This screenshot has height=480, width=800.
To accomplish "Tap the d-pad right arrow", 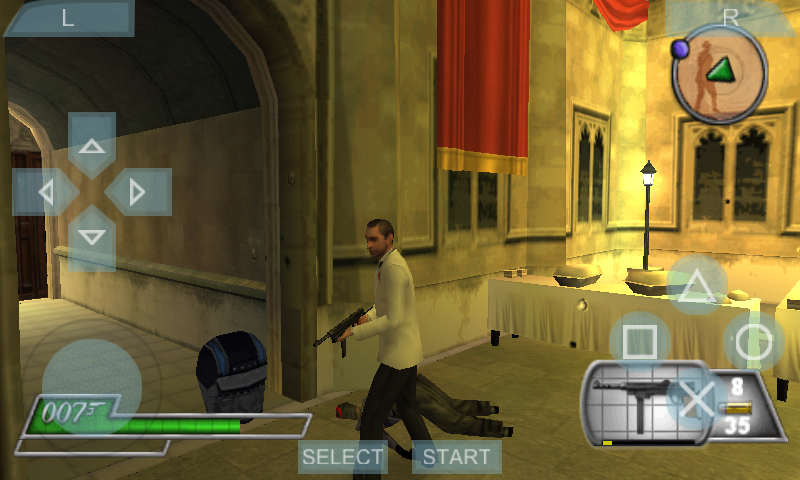I will (138, 191).
